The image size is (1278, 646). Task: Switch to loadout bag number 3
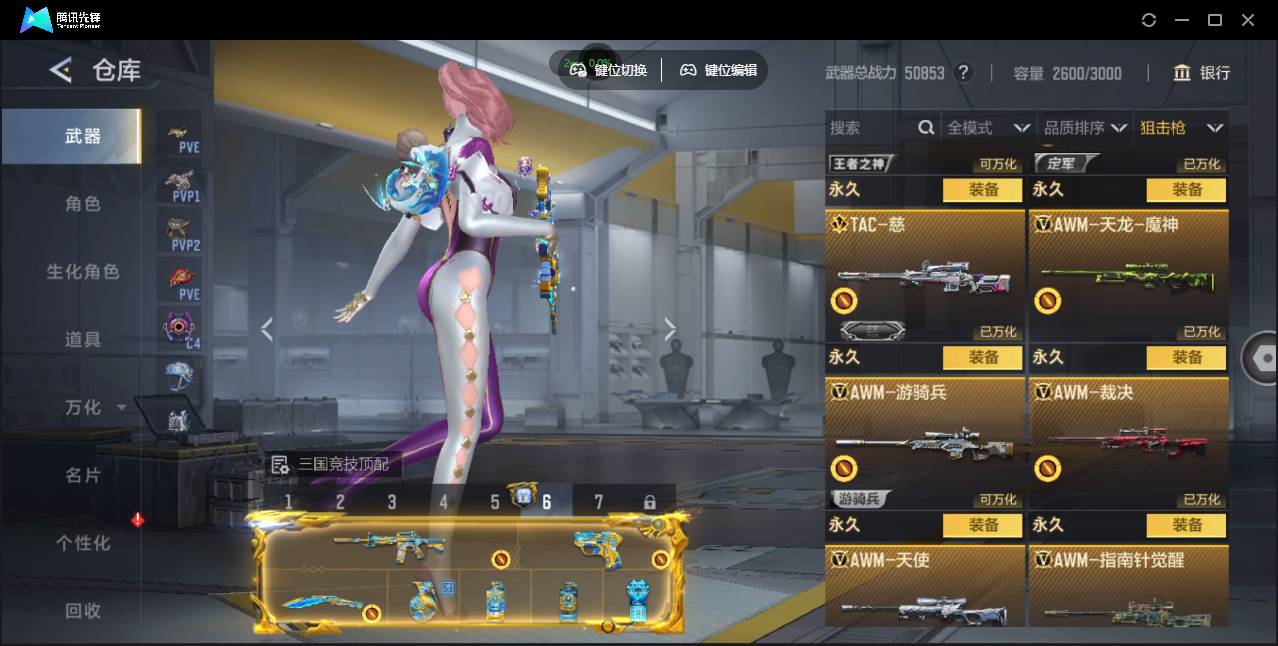(392, 502)
